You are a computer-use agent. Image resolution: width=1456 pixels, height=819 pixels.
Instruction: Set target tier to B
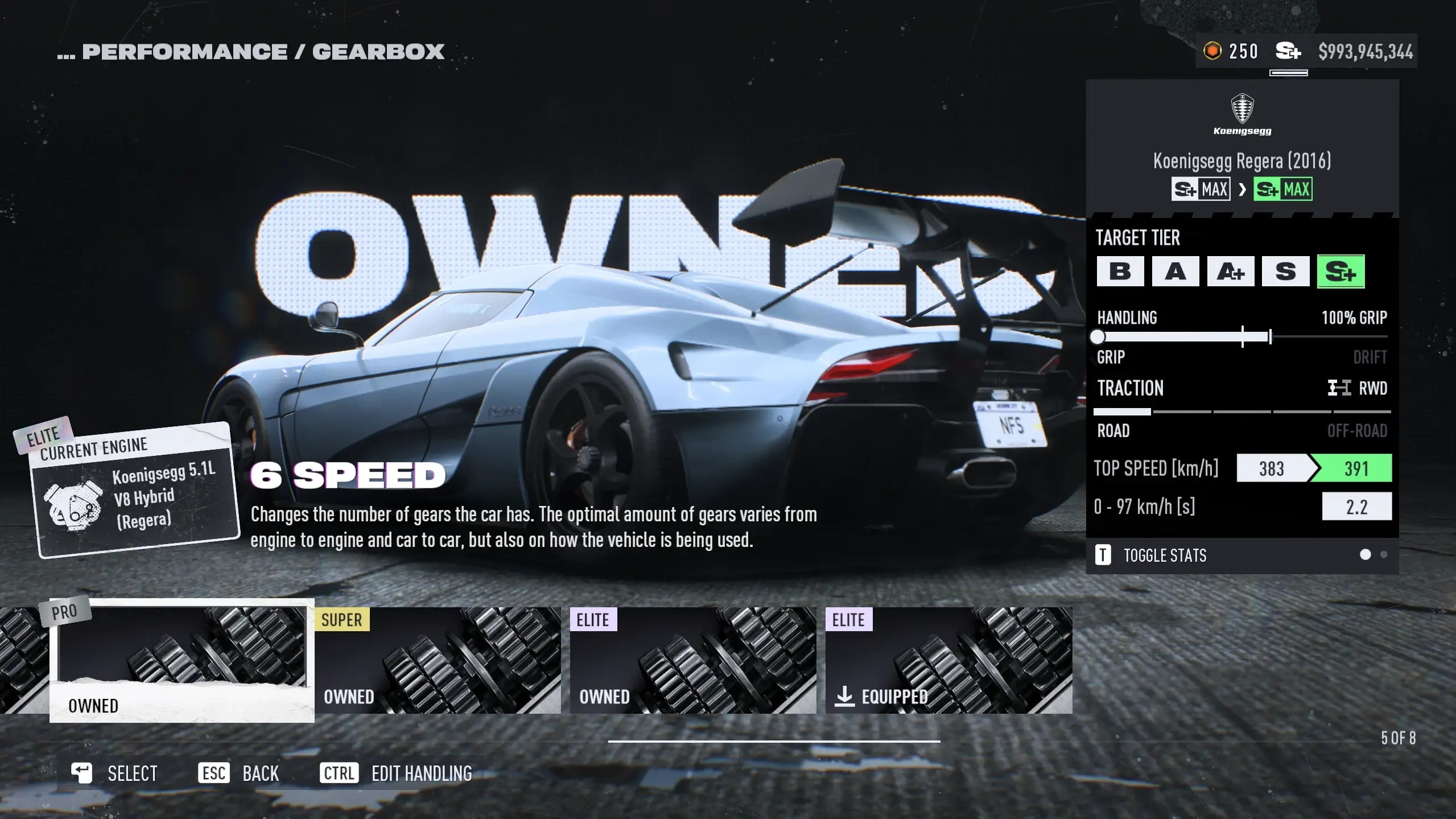click(1120, 271)
